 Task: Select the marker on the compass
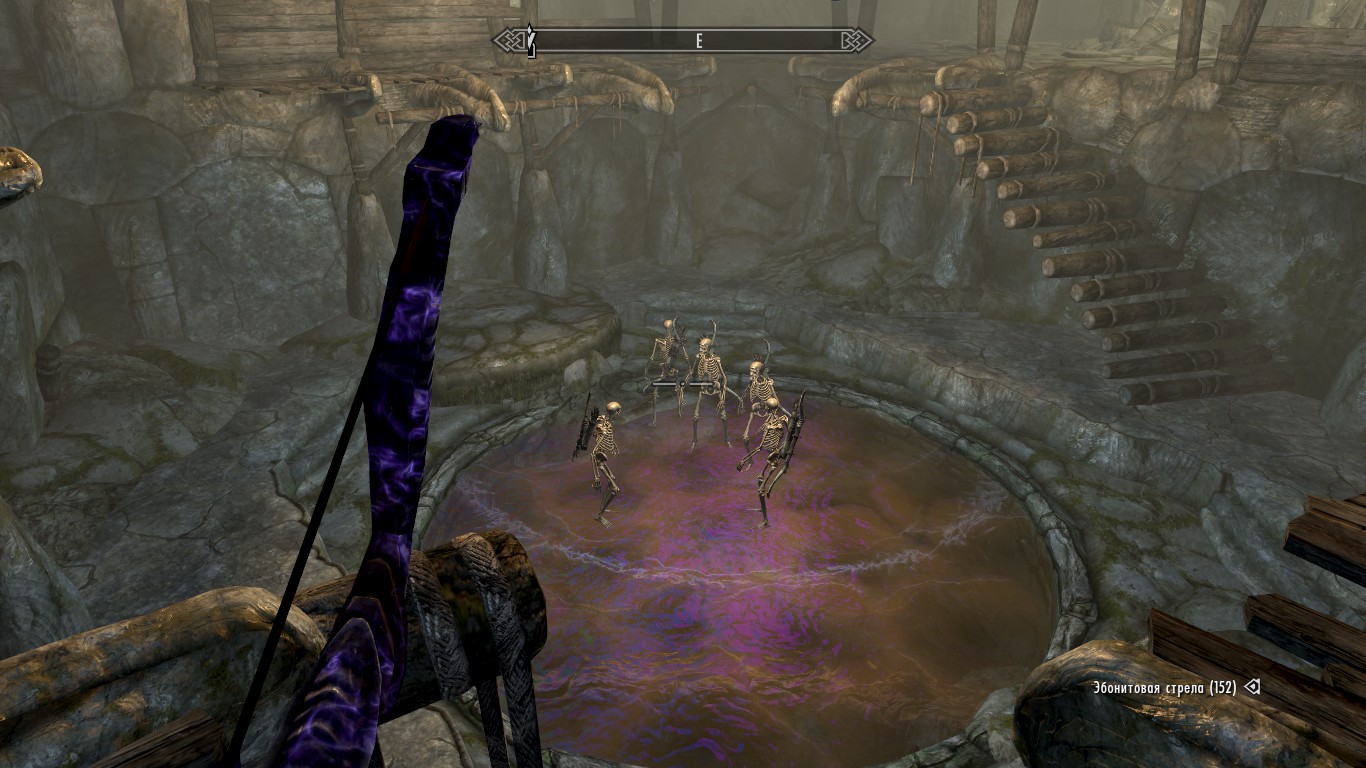coord(532,41)
